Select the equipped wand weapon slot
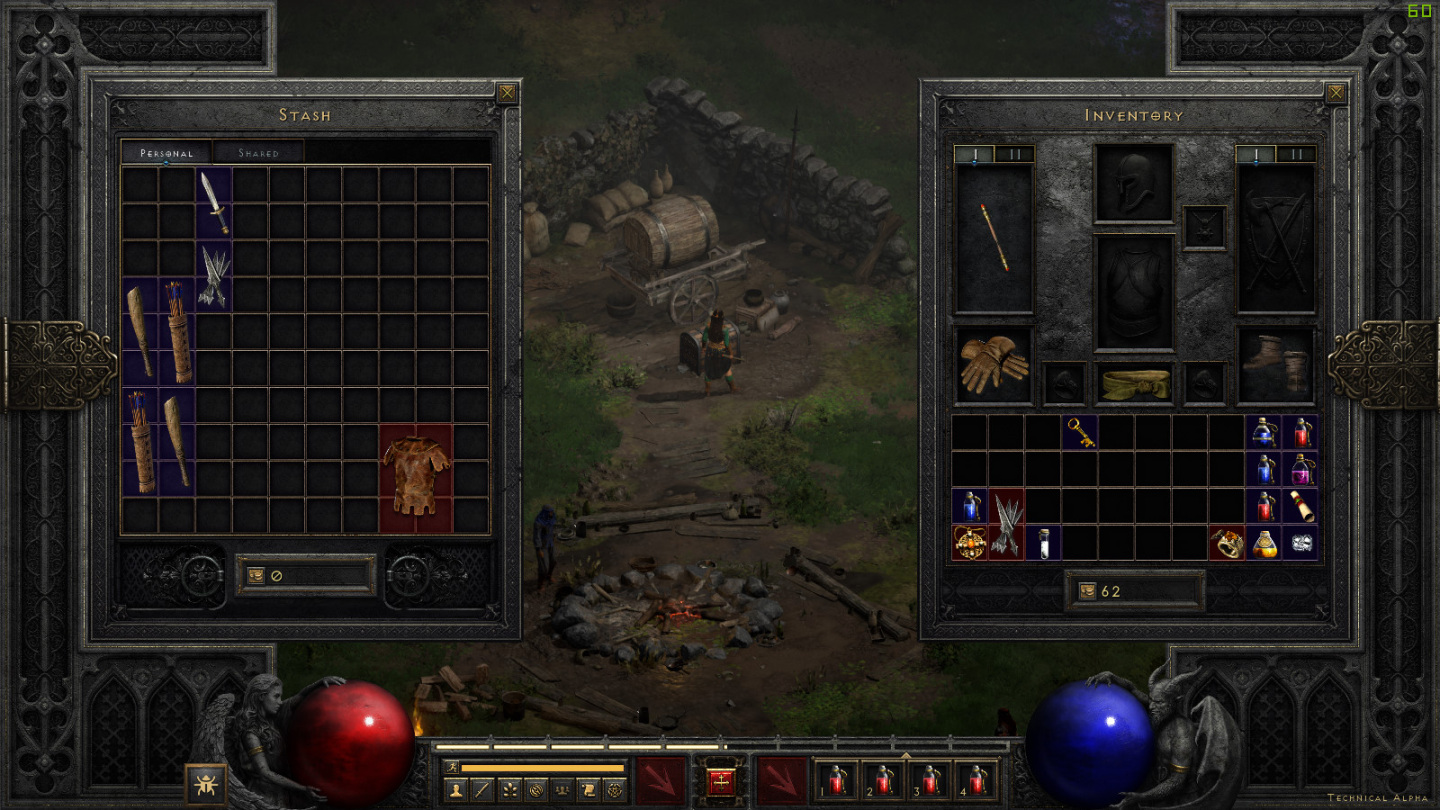1440x810 pixels. click(x=994, y=239)
